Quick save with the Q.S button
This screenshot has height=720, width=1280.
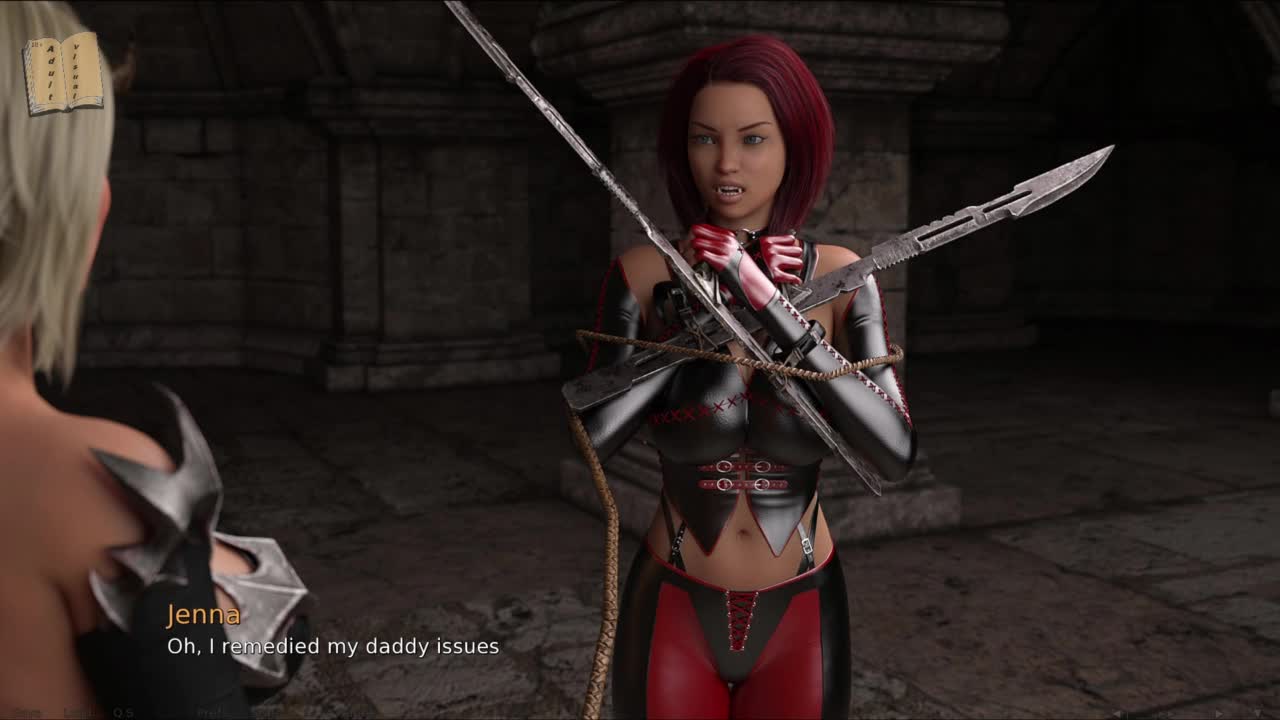123,712
